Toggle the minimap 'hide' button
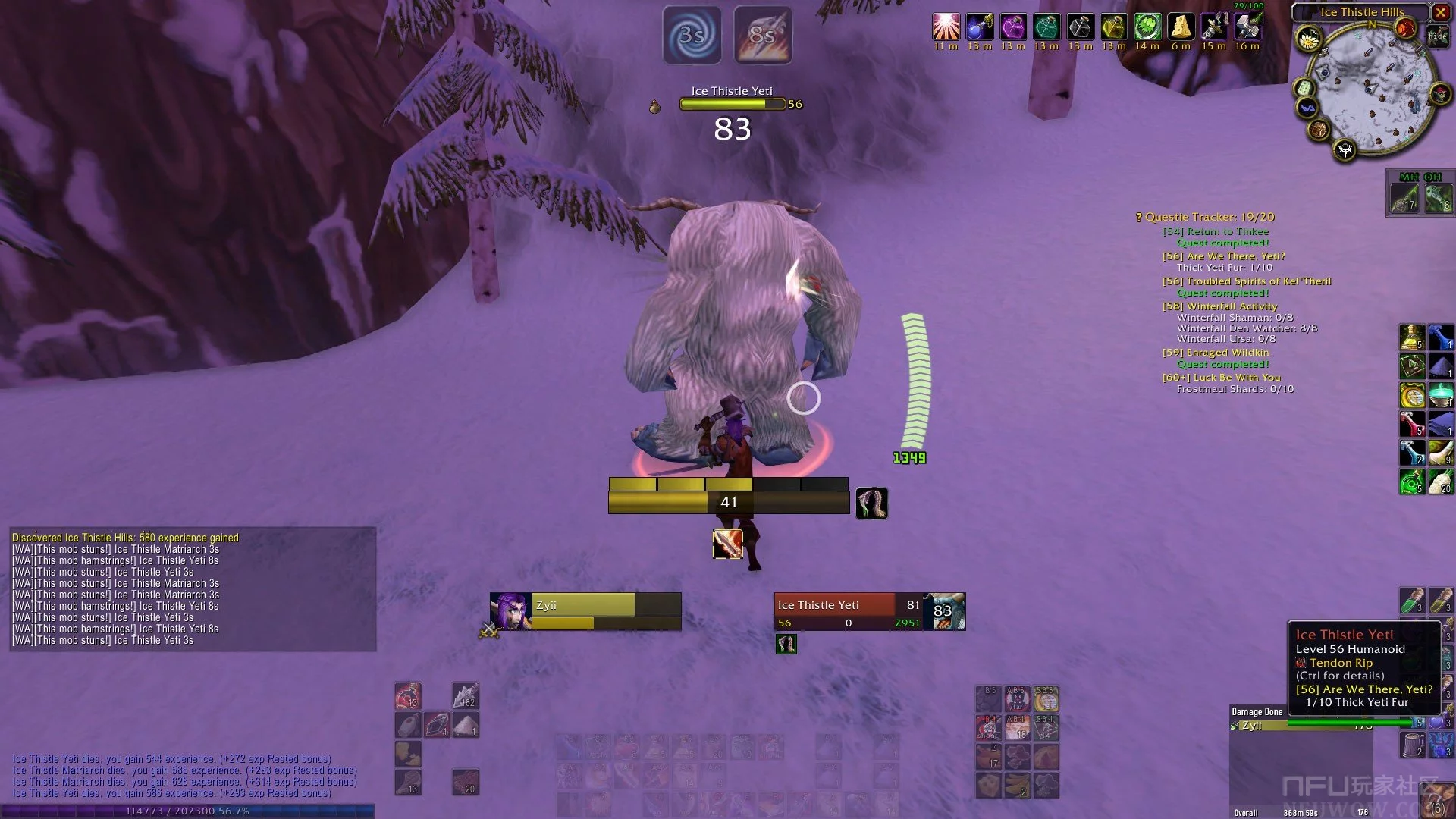The image size is (1456, 819). pyautogui.click(x=1437, y=36)
